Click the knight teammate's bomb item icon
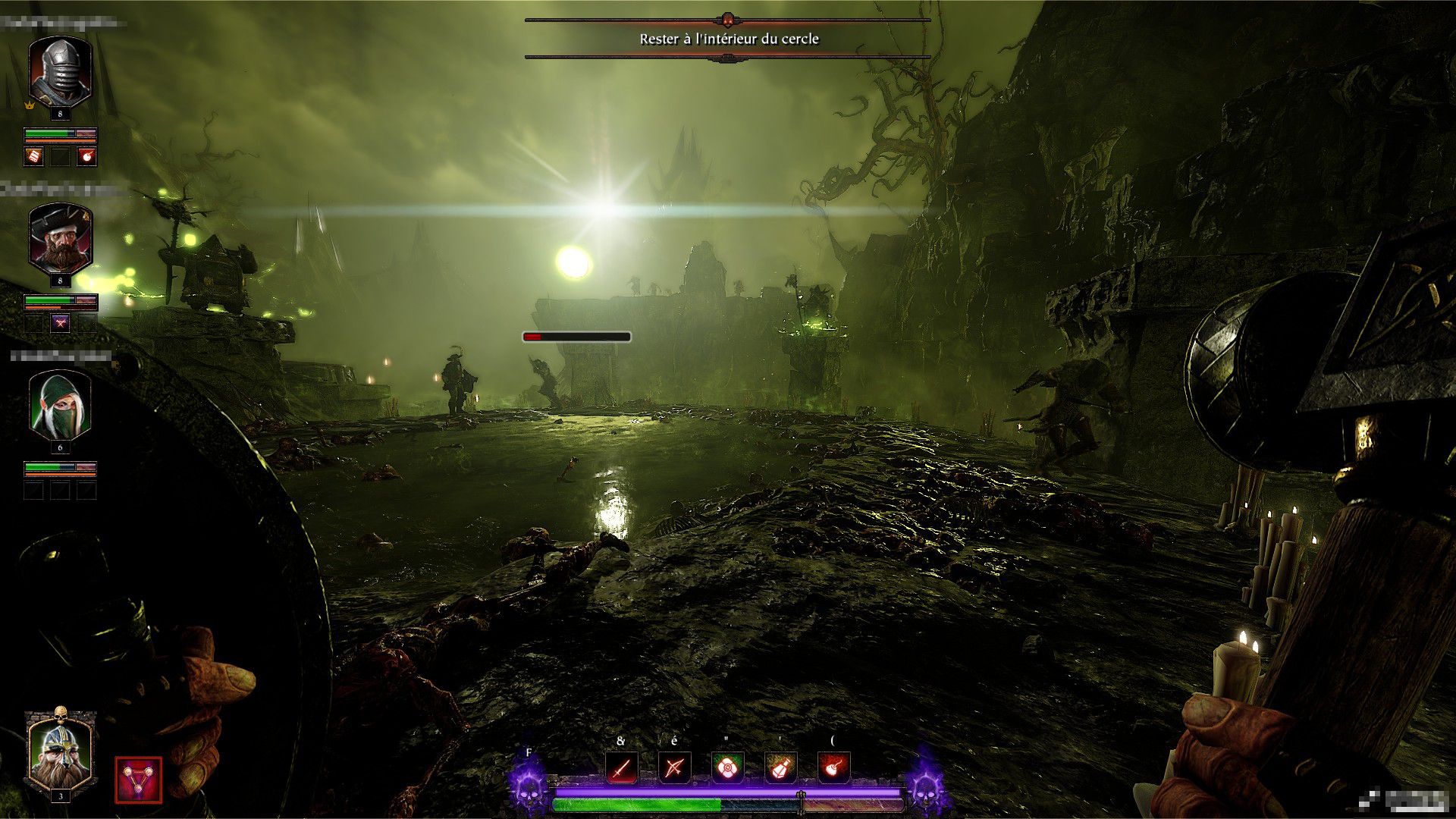 87,156
